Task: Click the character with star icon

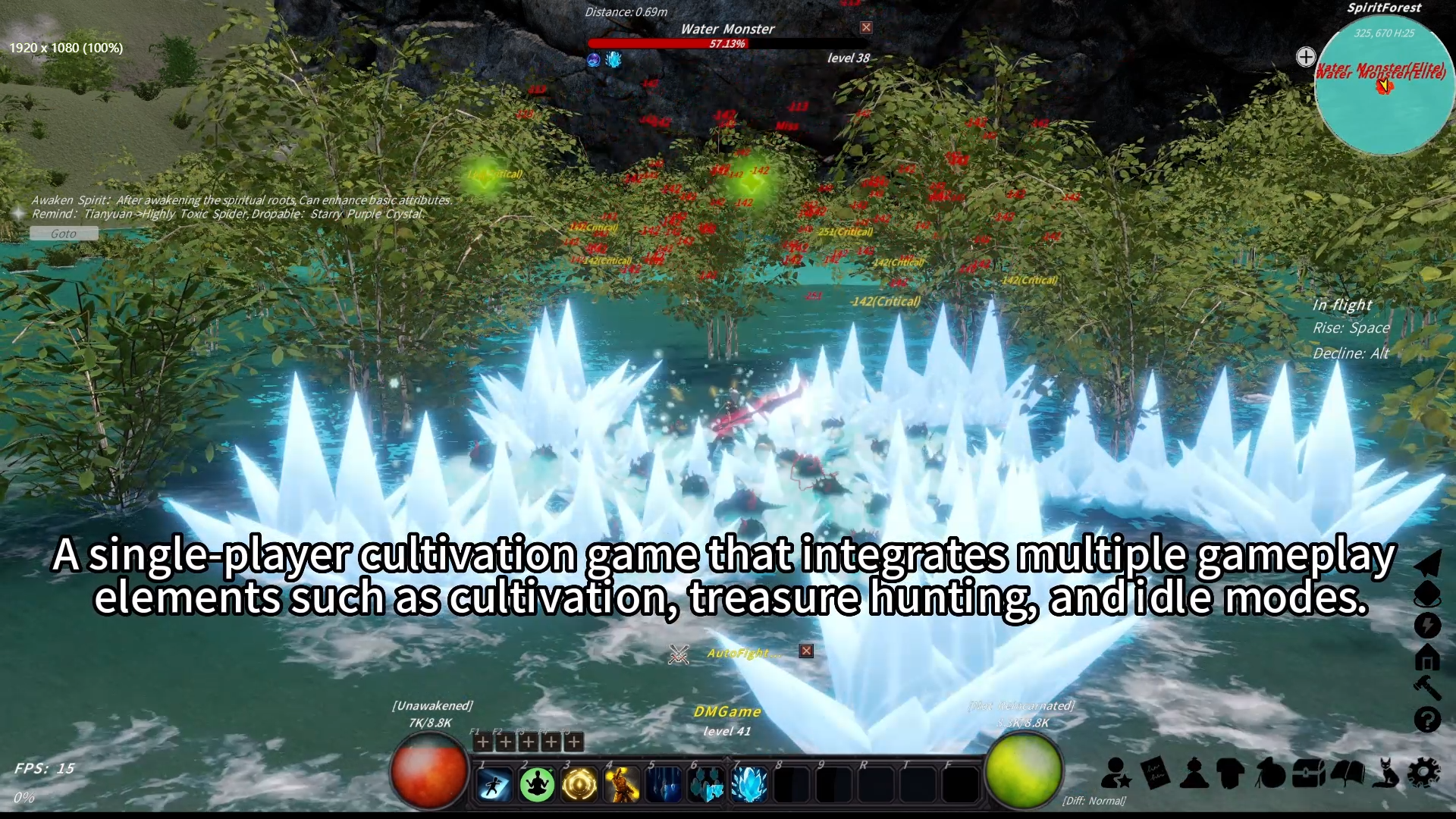Action: pyautogui.click(x=1115, y=773)
